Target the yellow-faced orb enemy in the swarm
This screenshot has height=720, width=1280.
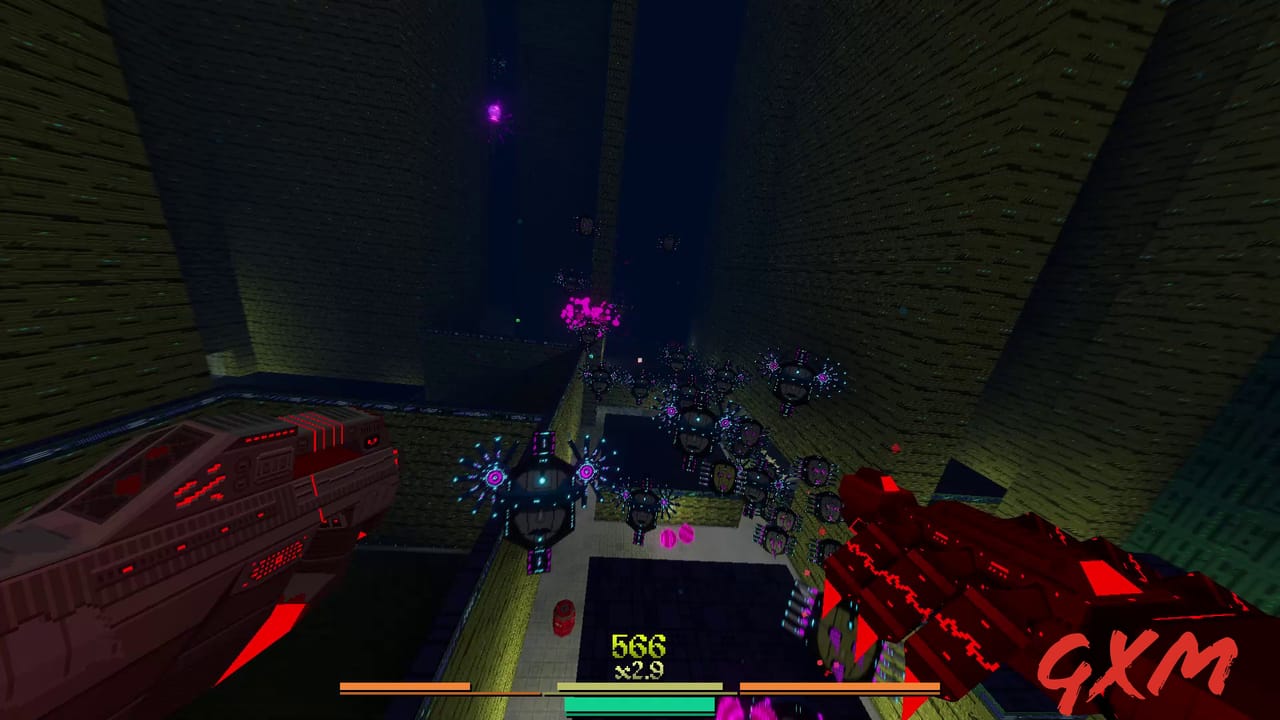(722, 477)
